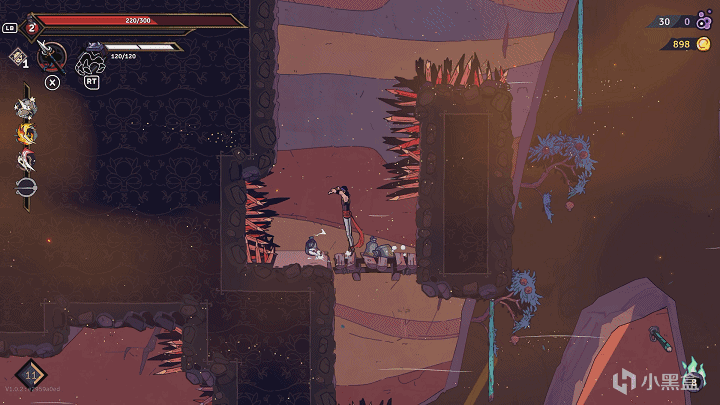Click the dark round shield medallion
720x405 pixels.
pyautogui.click(x=25, y=186)
